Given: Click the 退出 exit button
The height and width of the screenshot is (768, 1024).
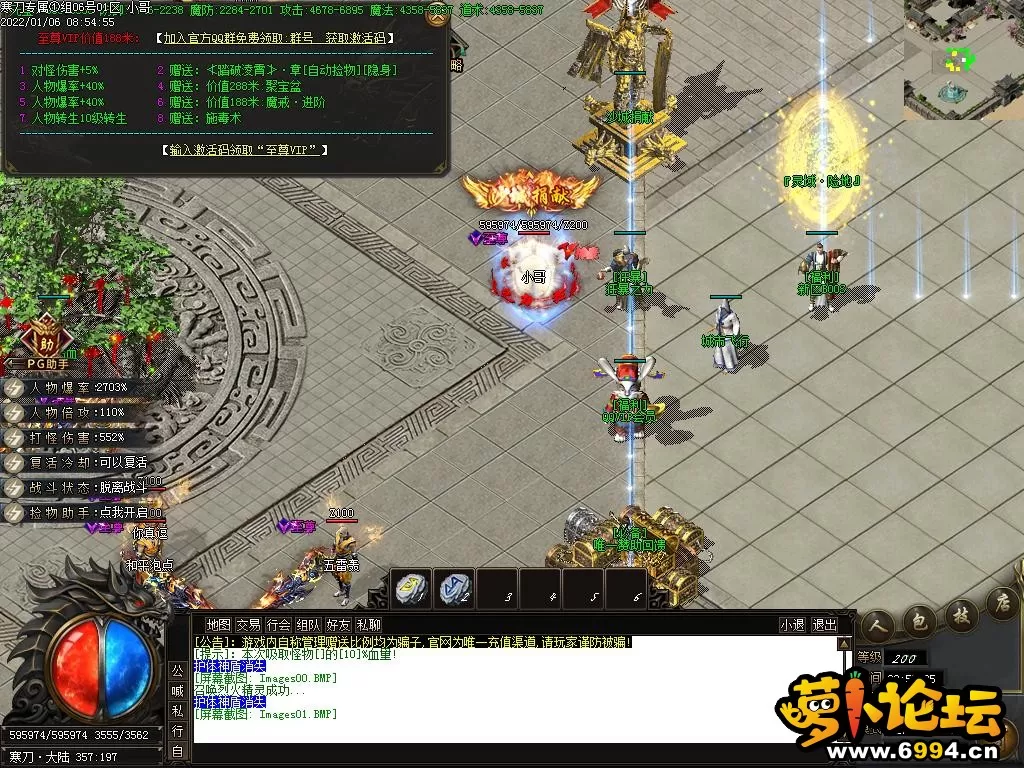Looking at the screenshot, I should pos(825,625).
